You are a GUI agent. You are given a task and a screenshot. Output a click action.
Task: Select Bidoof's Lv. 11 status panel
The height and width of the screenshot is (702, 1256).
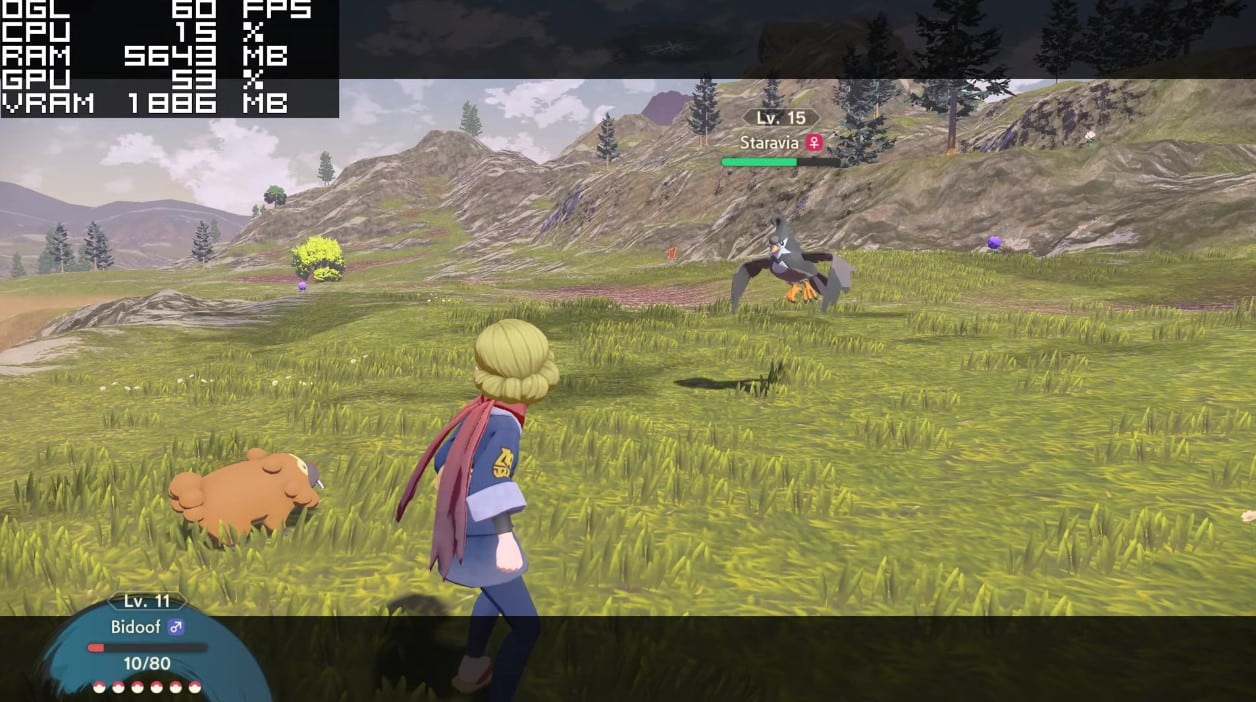[x=147, y=640]
